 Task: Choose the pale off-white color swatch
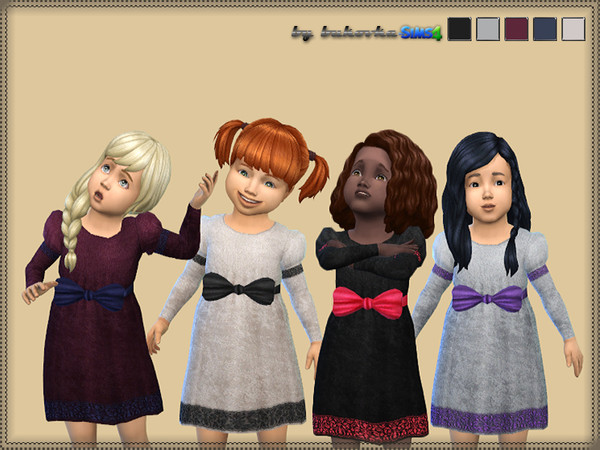tap(573, 28)
